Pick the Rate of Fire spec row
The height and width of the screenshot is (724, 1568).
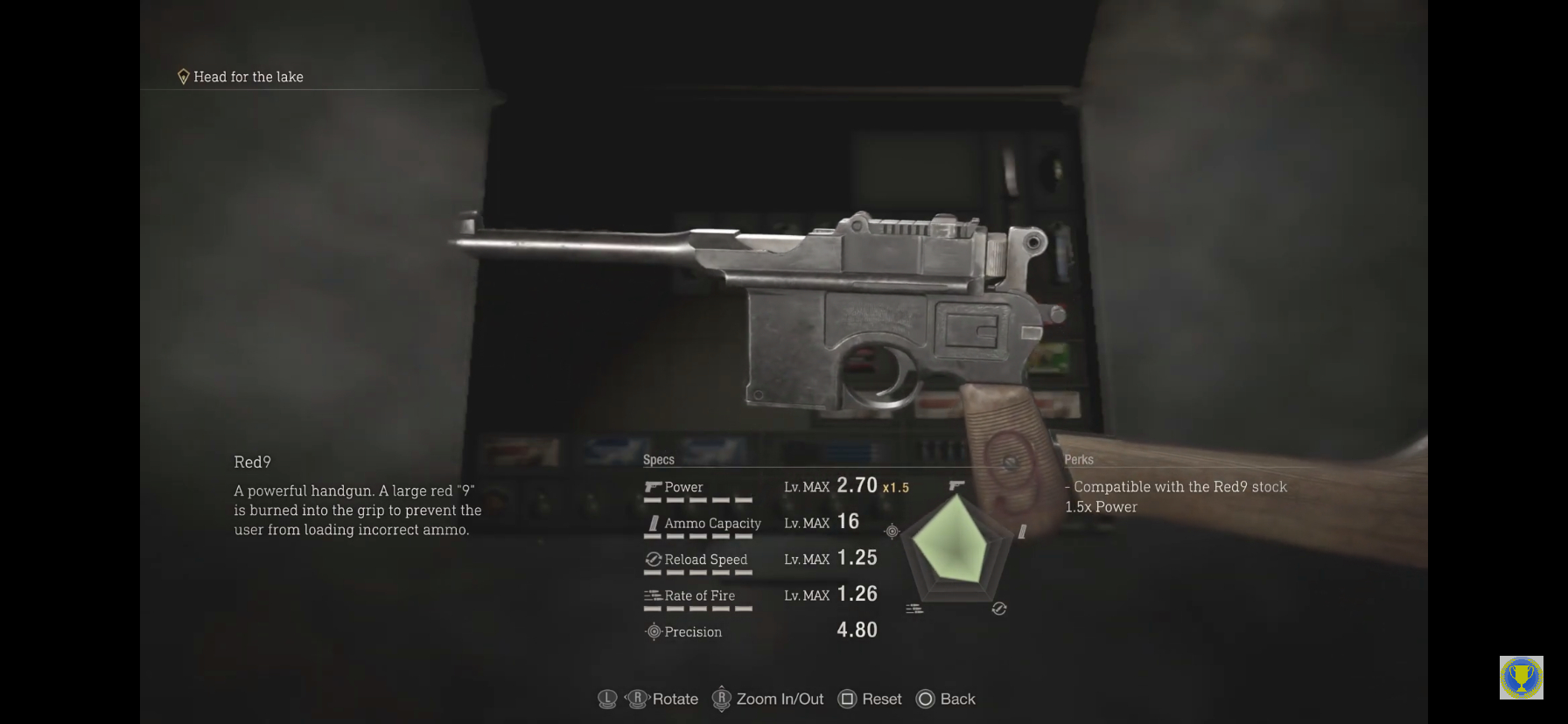pos(759,595)
